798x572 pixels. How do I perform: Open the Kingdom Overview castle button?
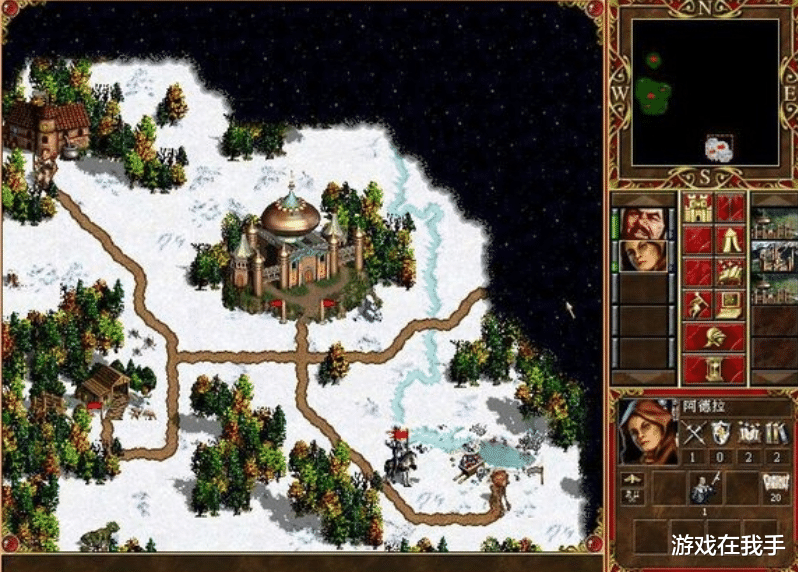[697, 208]
